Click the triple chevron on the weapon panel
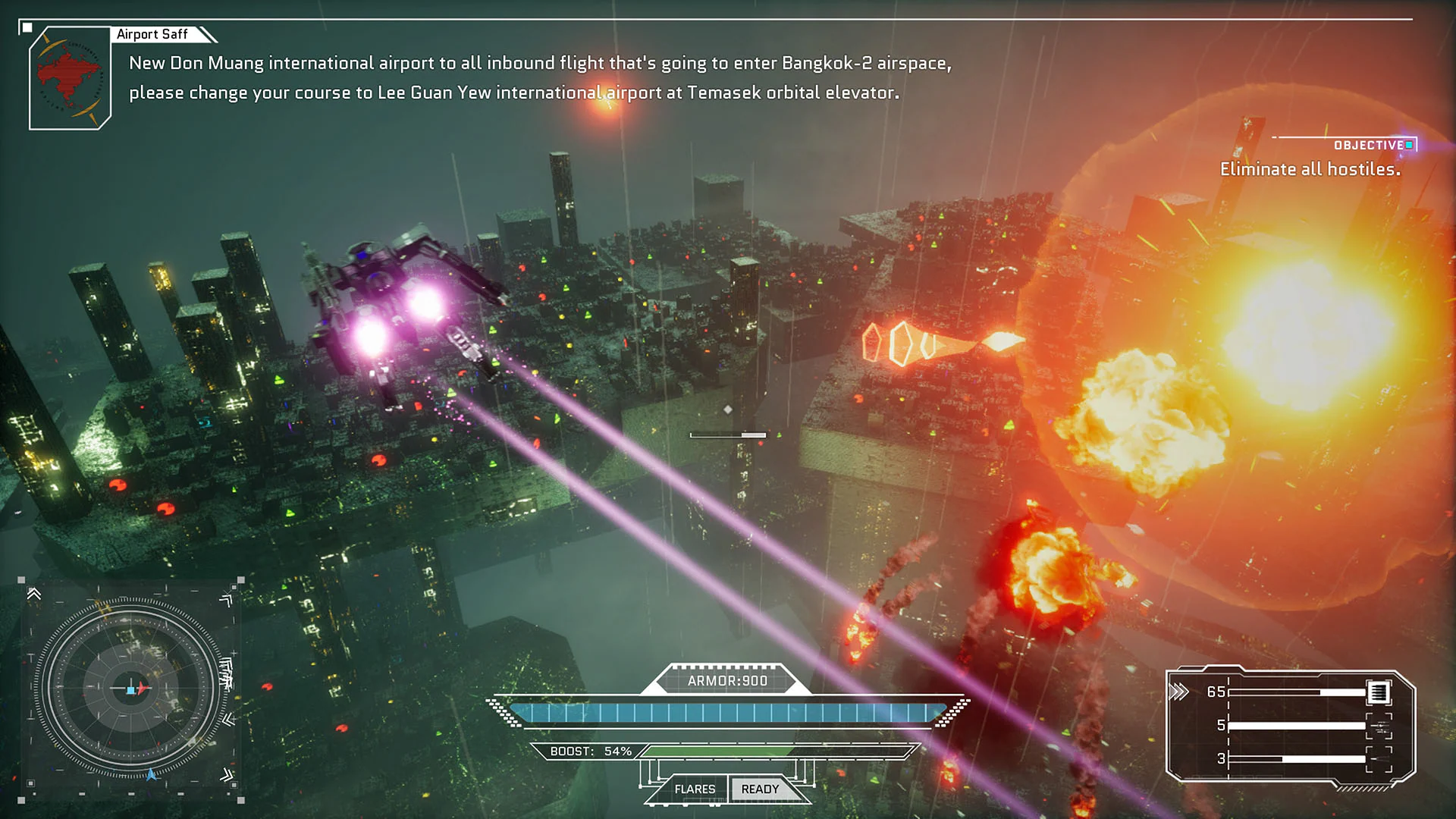 [1180, 692]
